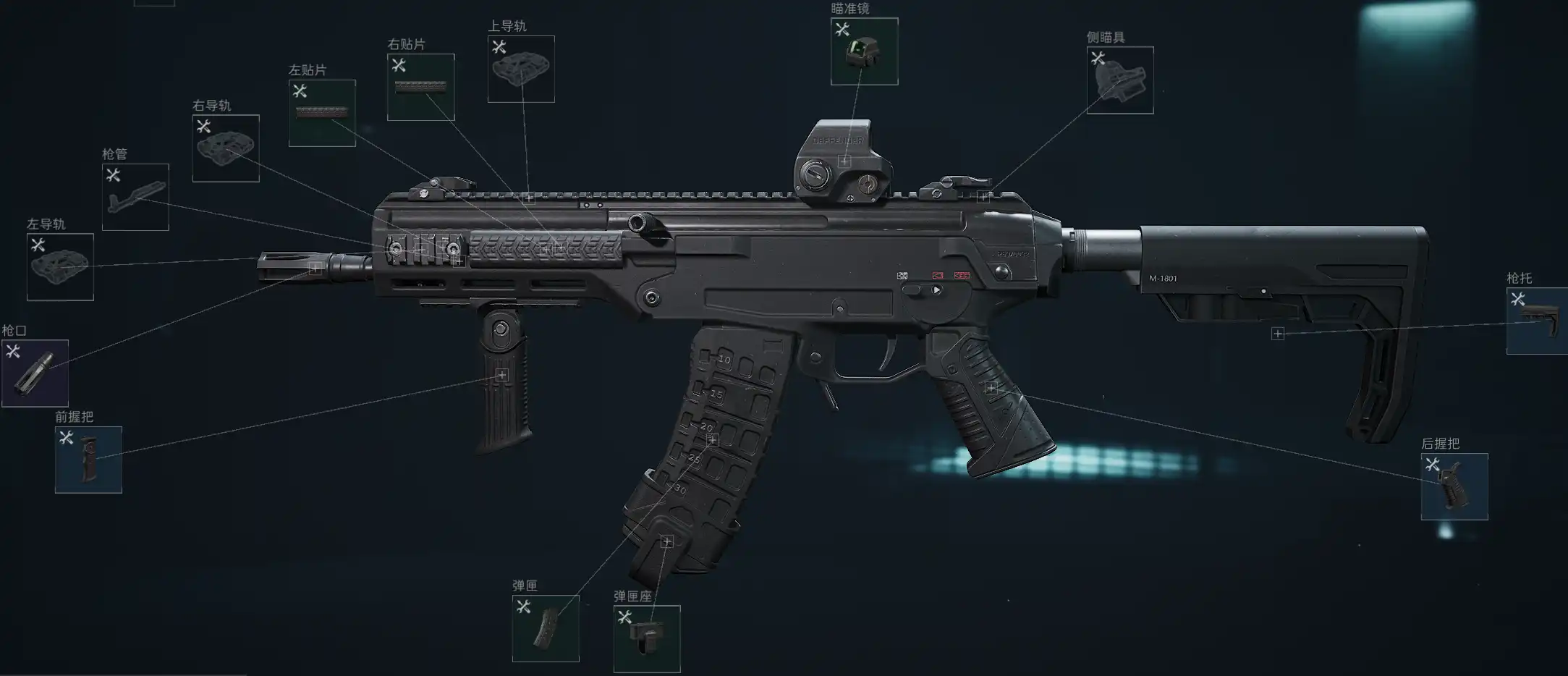Open the 瞄准镜 optic attachment slot

[864, 51]
